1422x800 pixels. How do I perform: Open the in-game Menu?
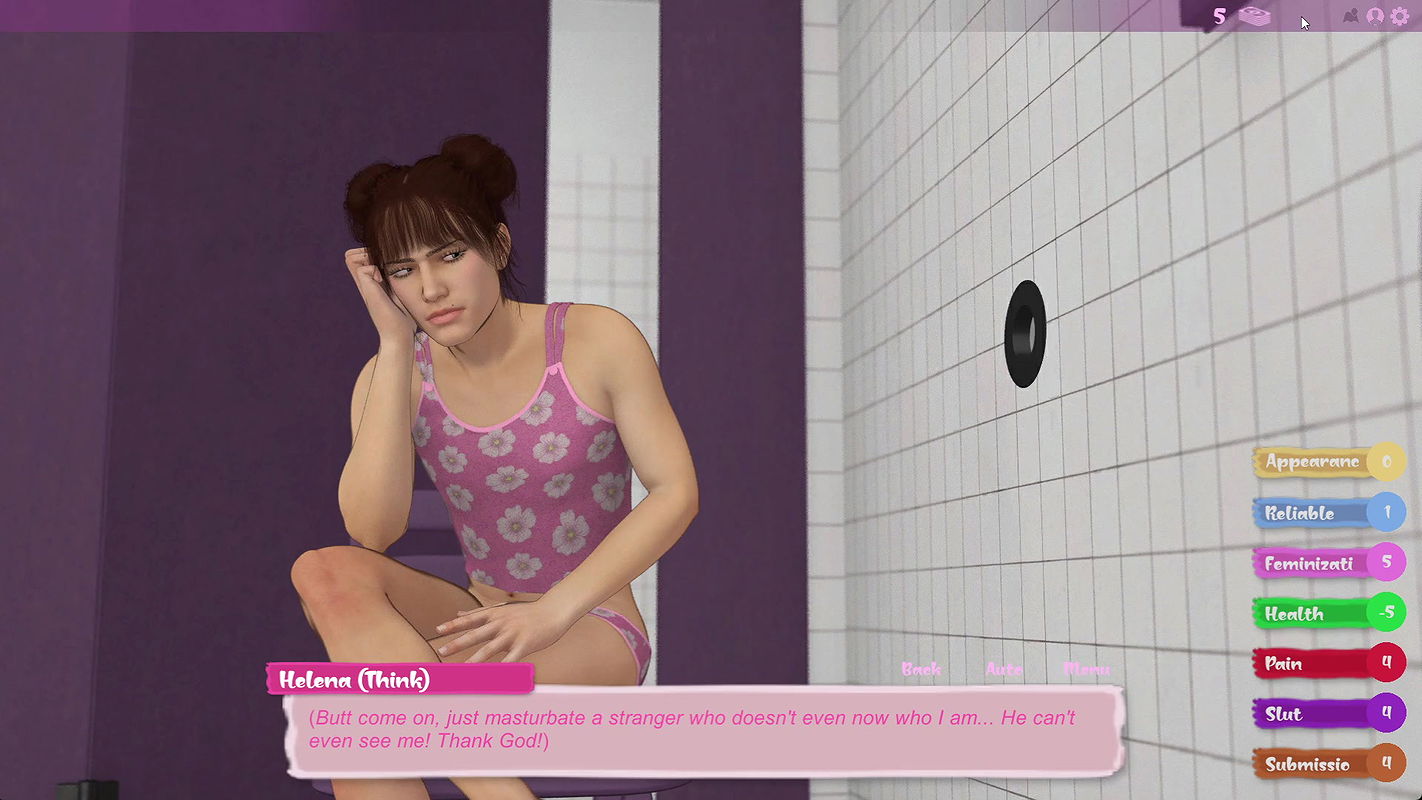(1086, 668)
